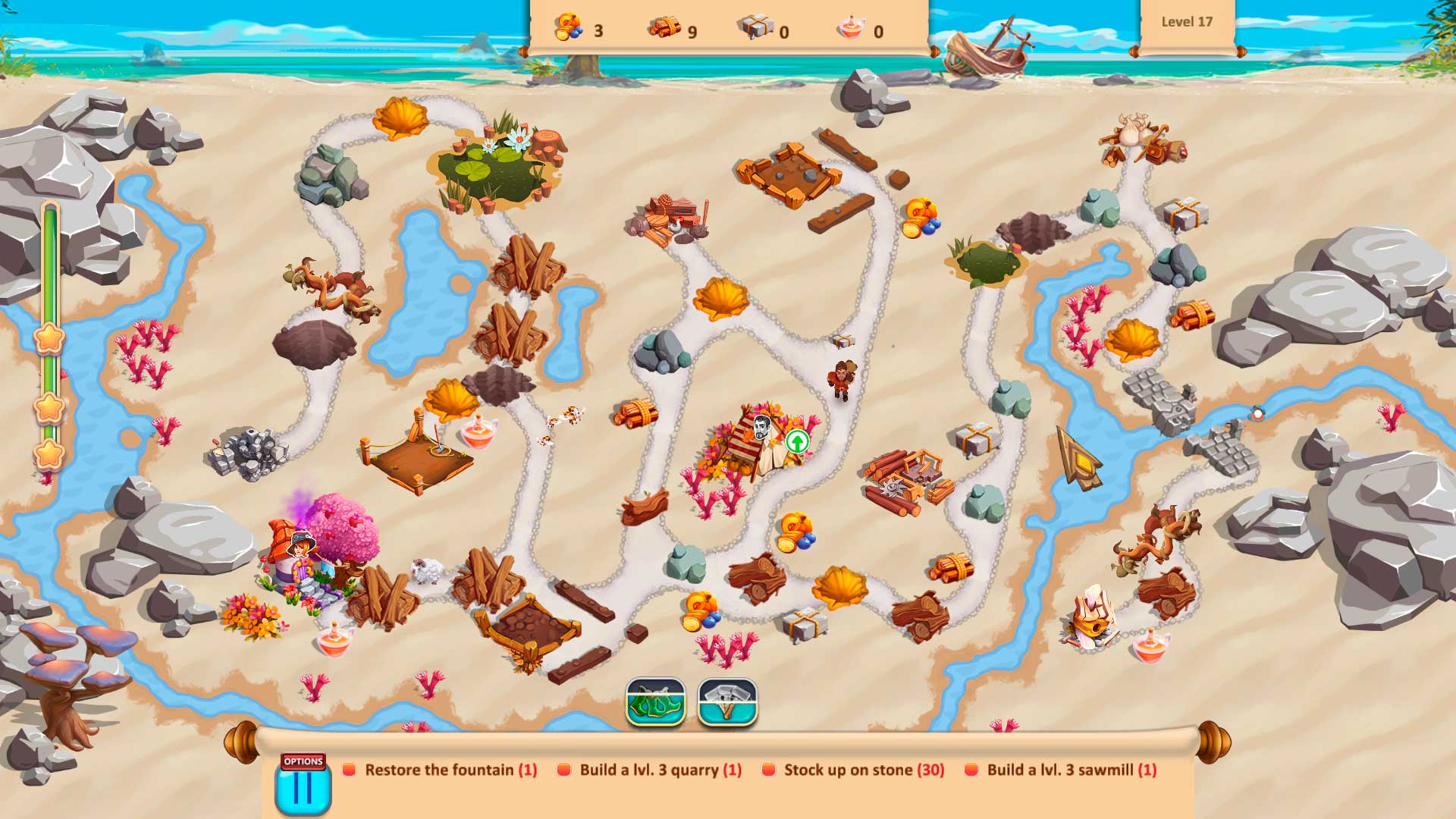Check off Restore the fountain objective
This screenshot has height=819, width=1456.
348,770
